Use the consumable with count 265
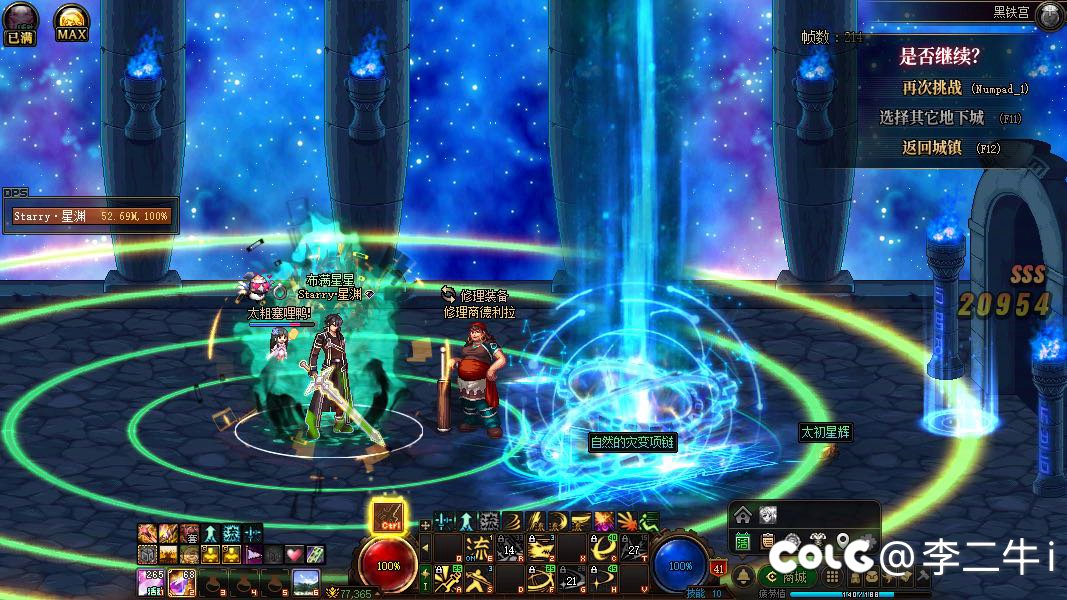This screenshot has height=600, width=1067. (x=151, y=580)
